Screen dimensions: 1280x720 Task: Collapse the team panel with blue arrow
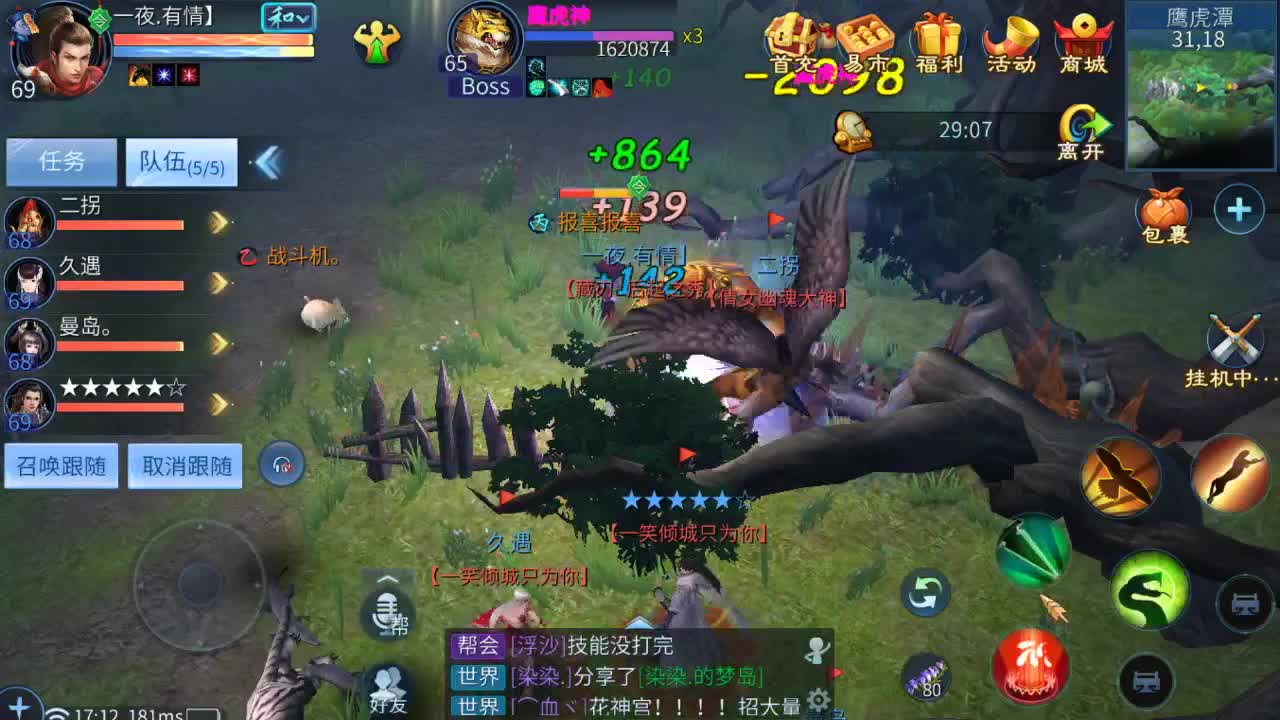click(x=266, y=160)
